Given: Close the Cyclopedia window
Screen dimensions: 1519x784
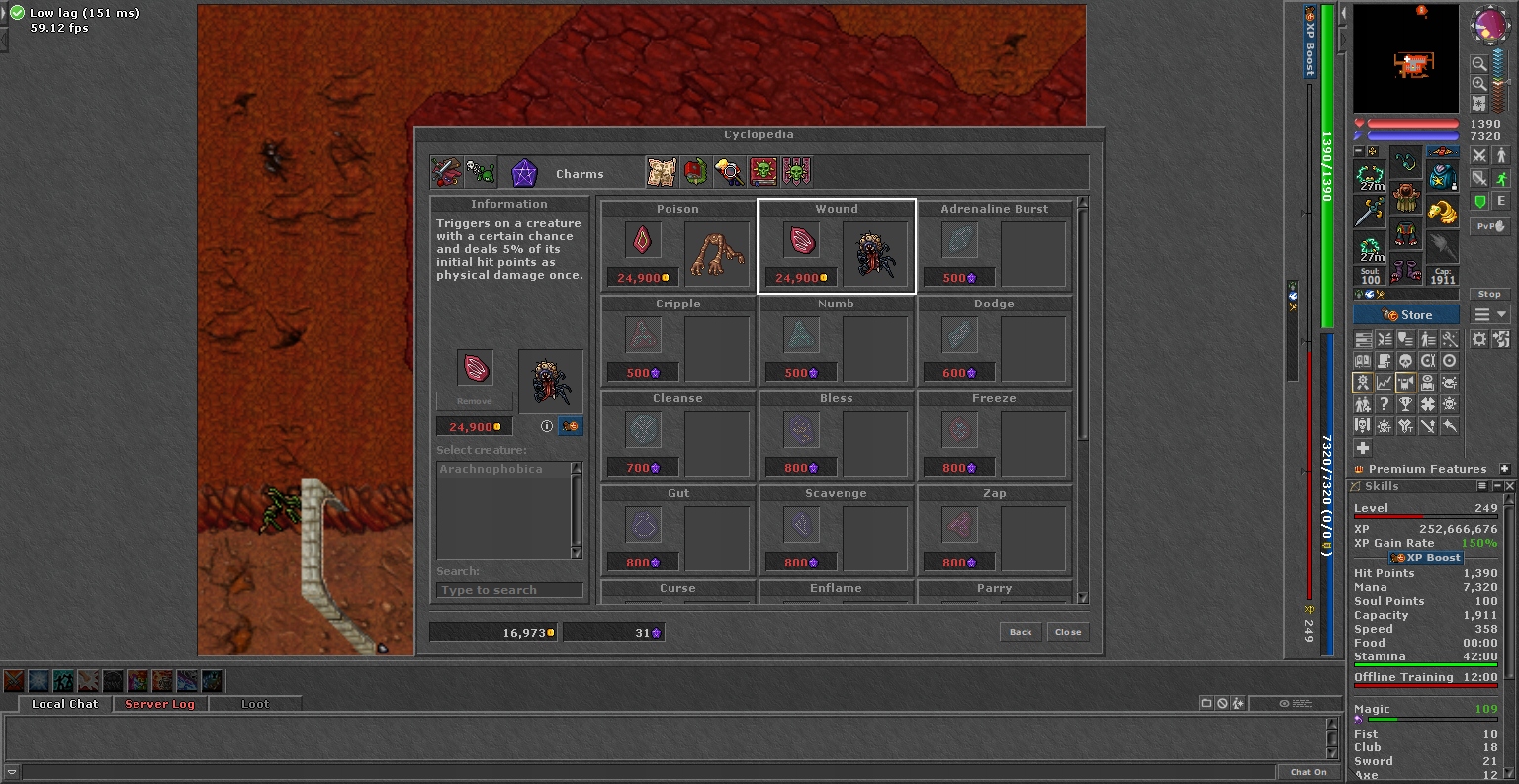Looking at the screenshot, I should pos(1068,632).
